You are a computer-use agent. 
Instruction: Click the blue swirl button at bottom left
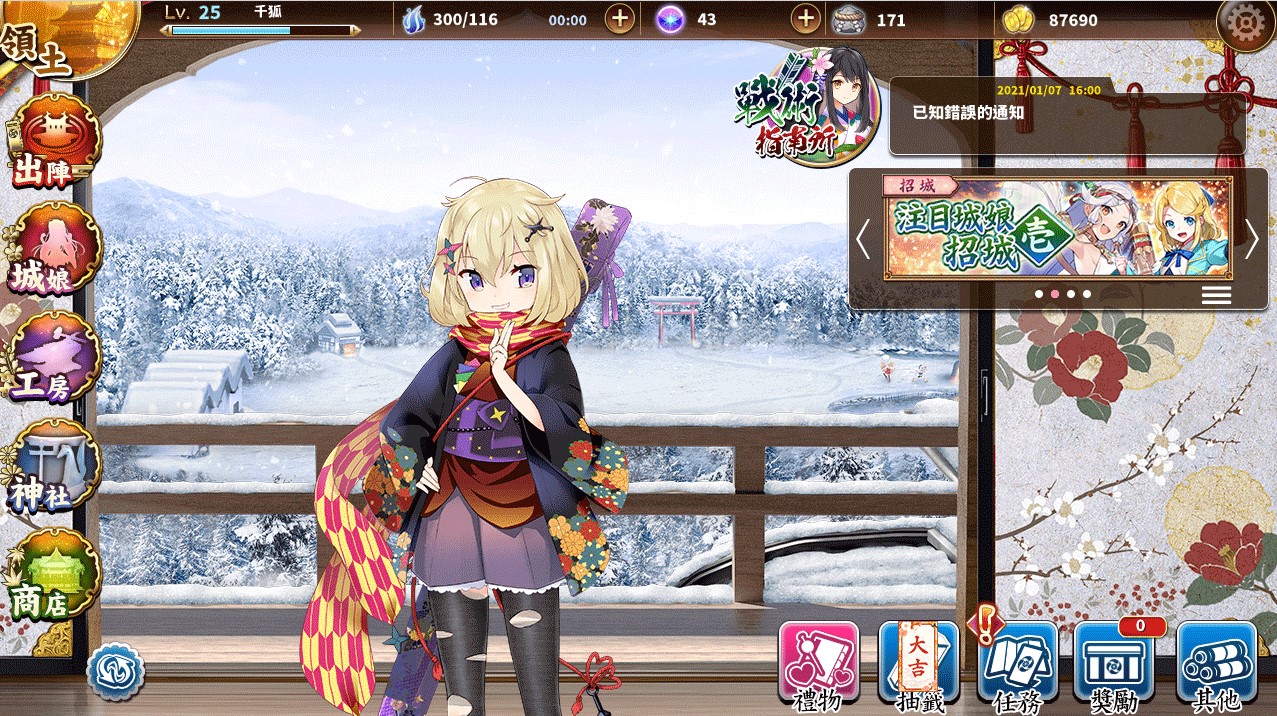(x=115, y=671)
